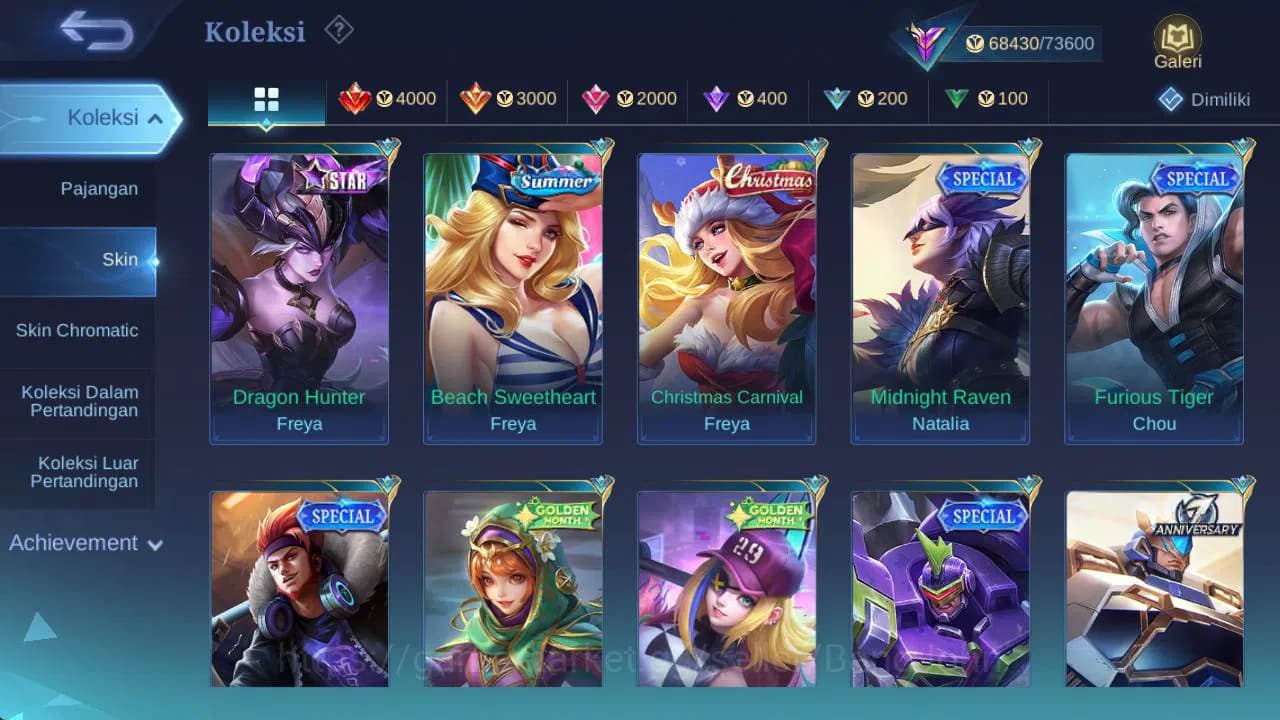Select the grid view filter icon
Screen dimensions: 1280x720
click(265, 99)
